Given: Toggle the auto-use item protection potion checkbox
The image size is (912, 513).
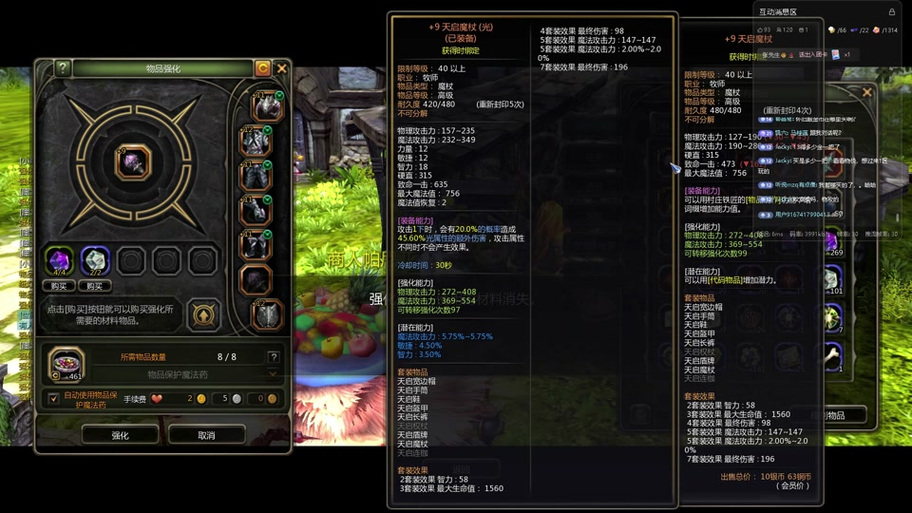Looking at the screenshot, I should pyautogui.click(x=54, y=398).
